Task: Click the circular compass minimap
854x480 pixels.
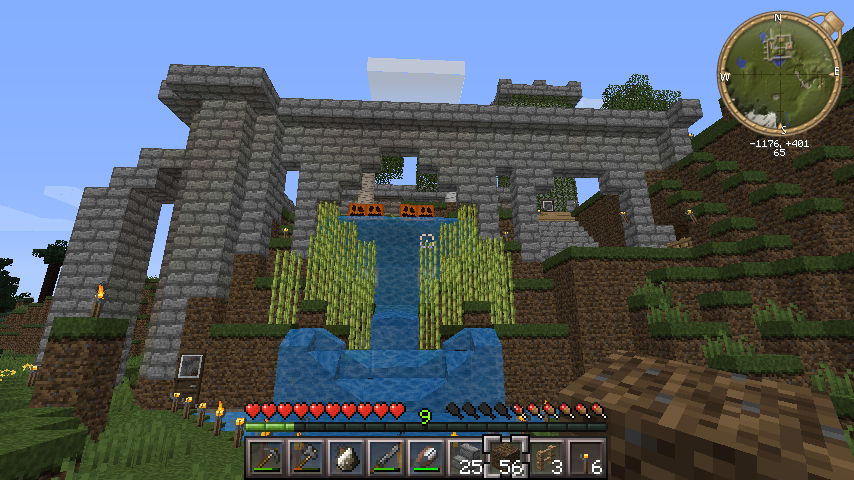Action: coord(778,74)
